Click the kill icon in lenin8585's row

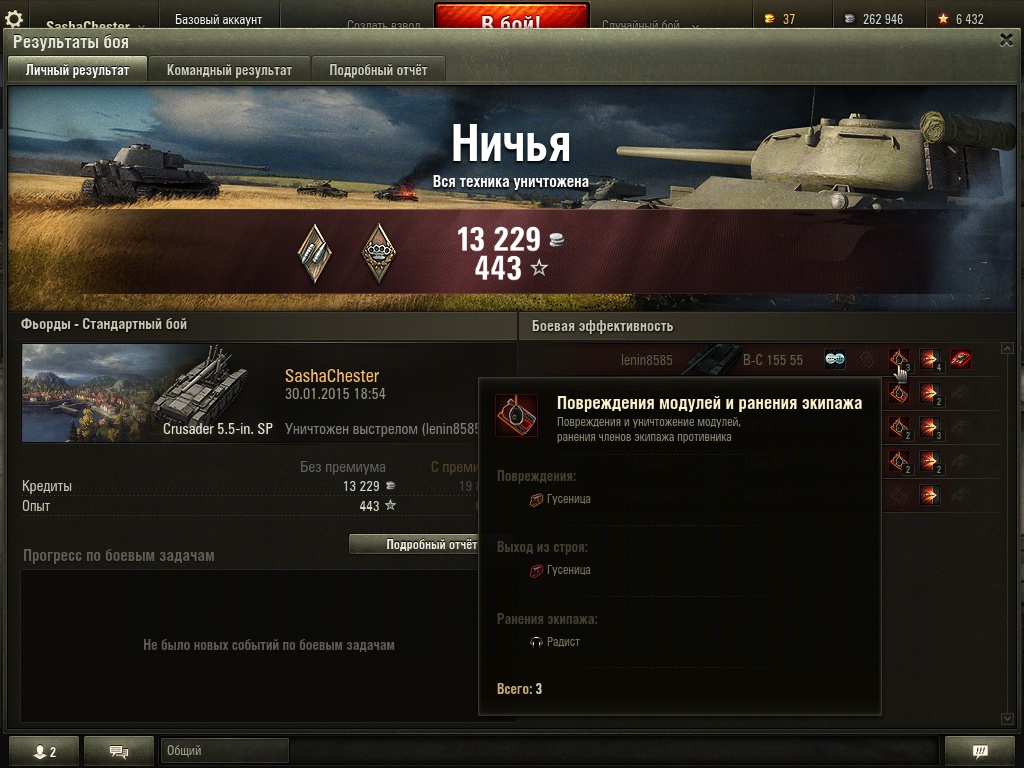click(x=961, y=360)
